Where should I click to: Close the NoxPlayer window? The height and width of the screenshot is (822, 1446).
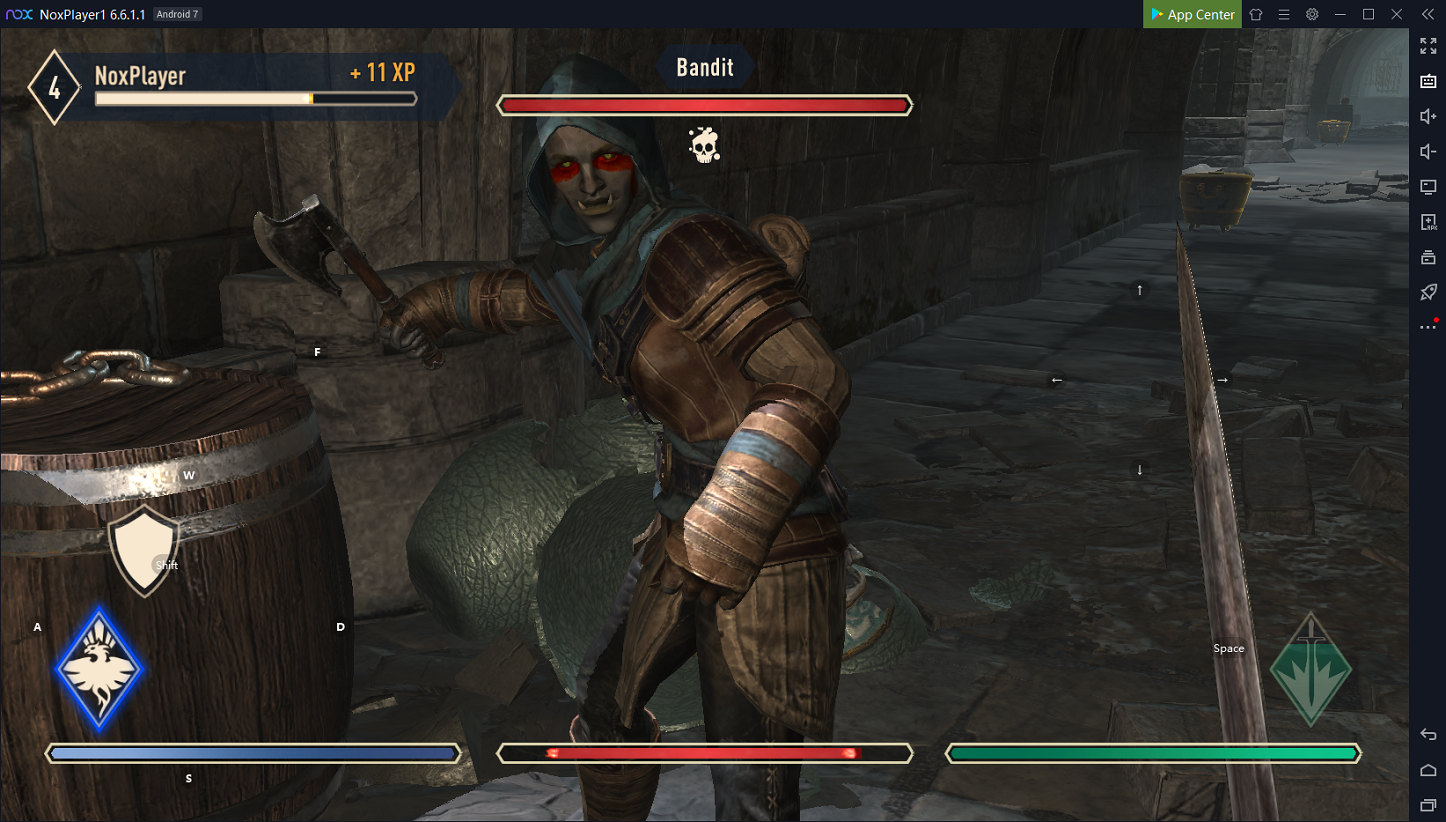coord(1397,14)
